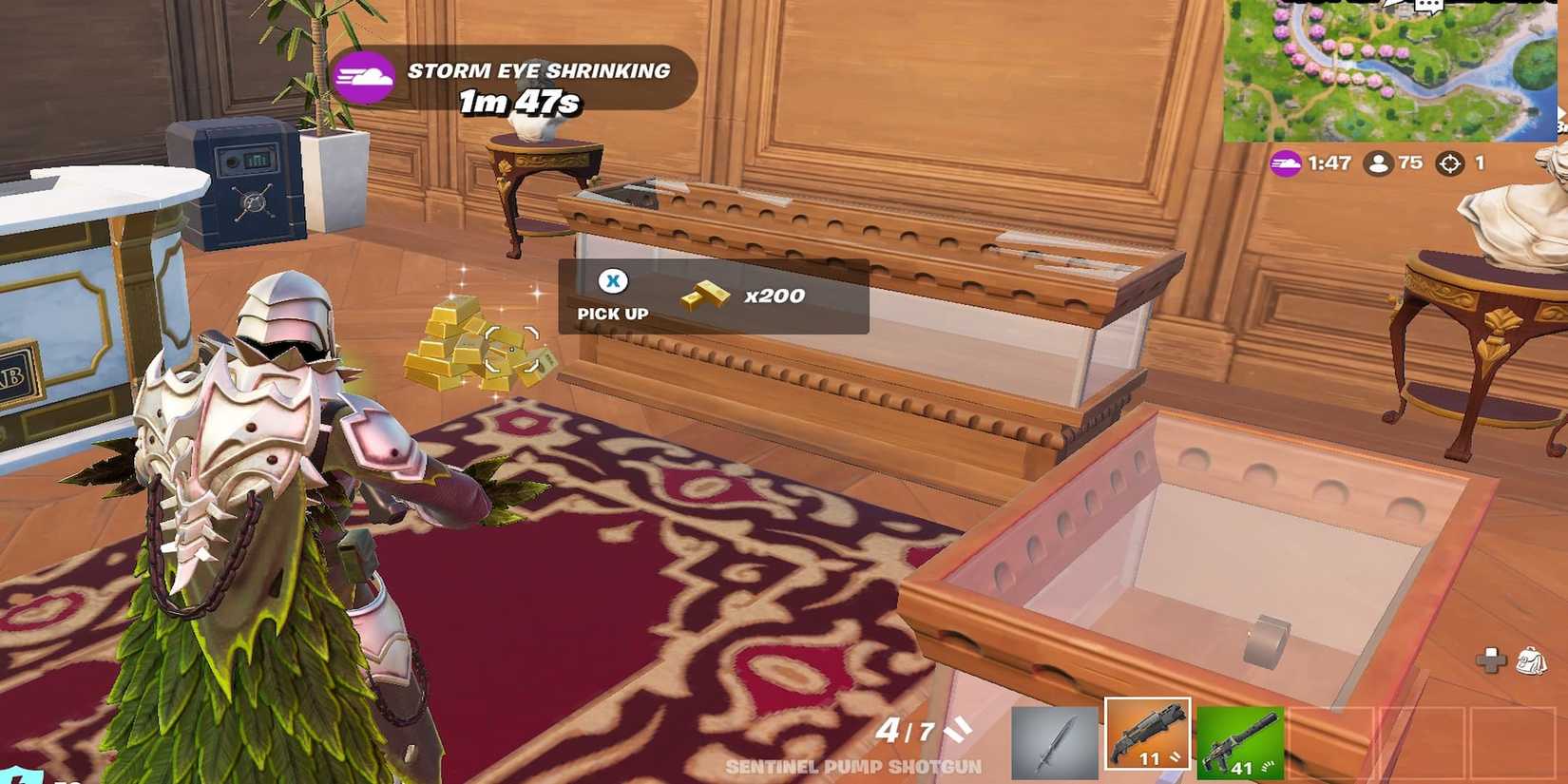Screen dimensions: 1568x784
Task: Click the eliminations crosshair icon showing 1
Action: (x=1450, y=163)
